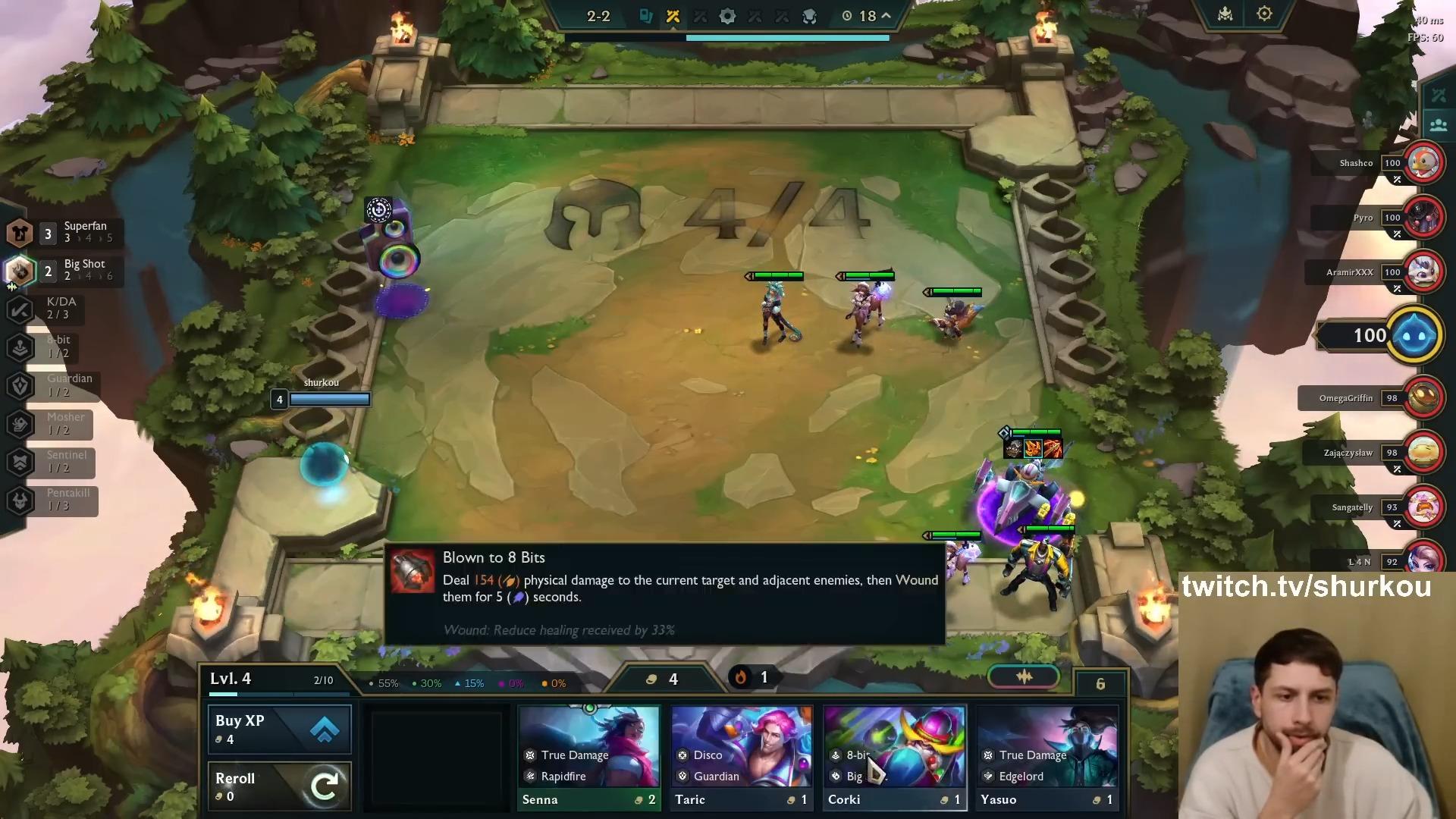1456x819 pixels.
Task: Select the gold crossed-hammers stage icon
Action: coord(672,16)
